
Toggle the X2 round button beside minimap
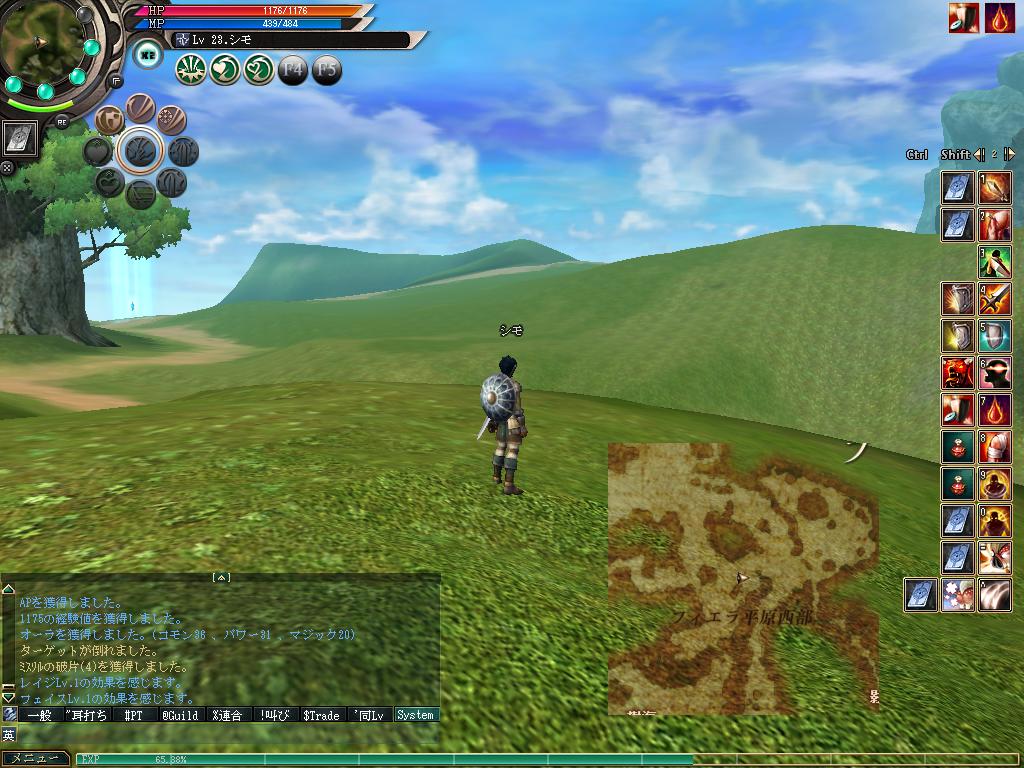point(148,54)
